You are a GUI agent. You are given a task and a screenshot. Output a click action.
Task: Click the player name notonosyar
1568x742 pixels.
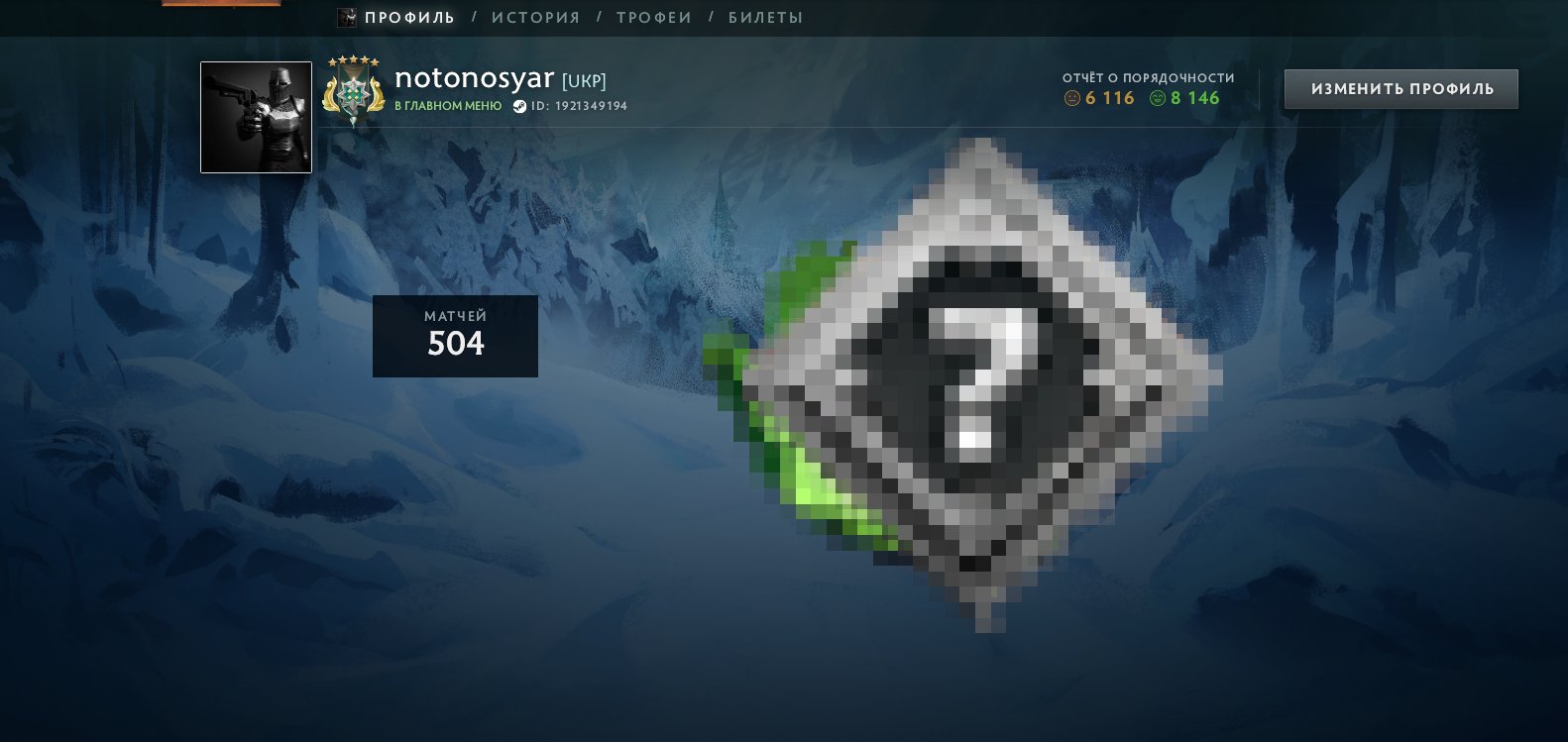(x=474, y=79)
